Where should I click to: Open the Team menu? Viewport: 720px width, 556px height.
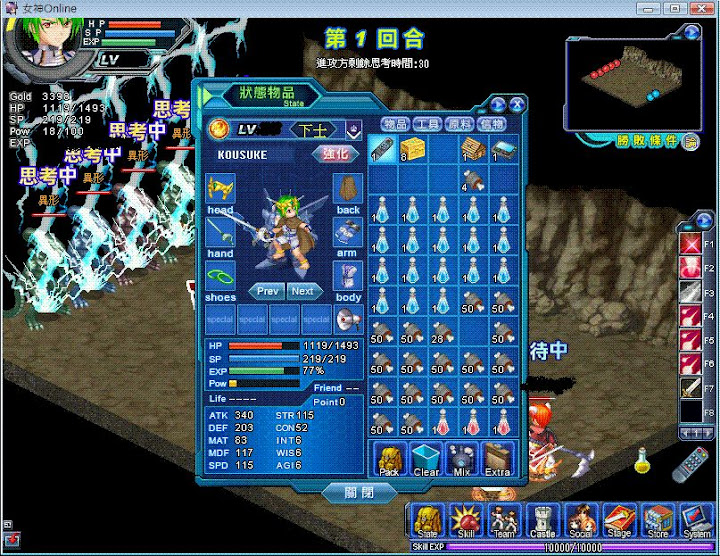point(503,522)
